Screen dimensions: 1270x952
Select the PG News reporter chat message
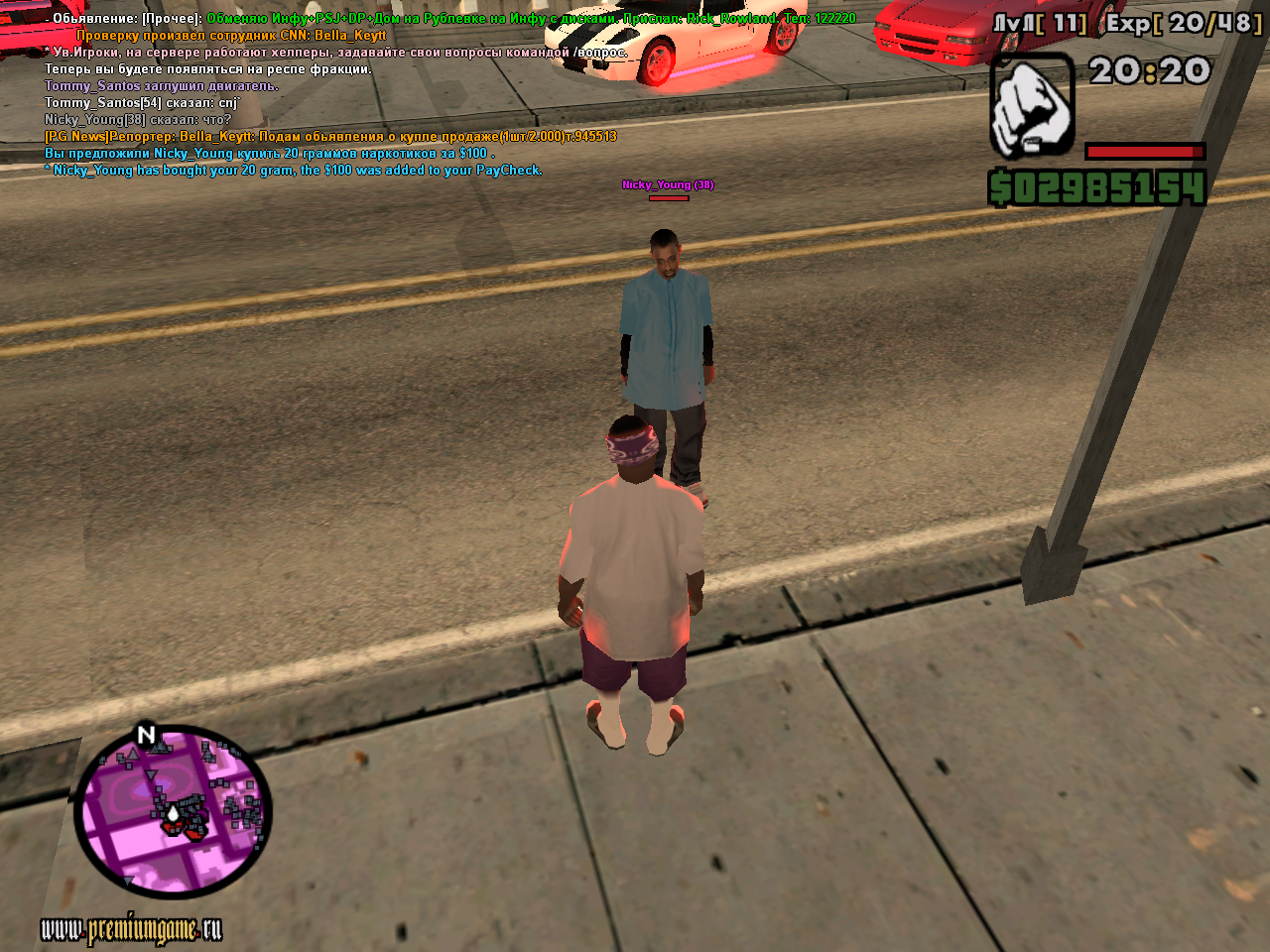tap(330, 137)
